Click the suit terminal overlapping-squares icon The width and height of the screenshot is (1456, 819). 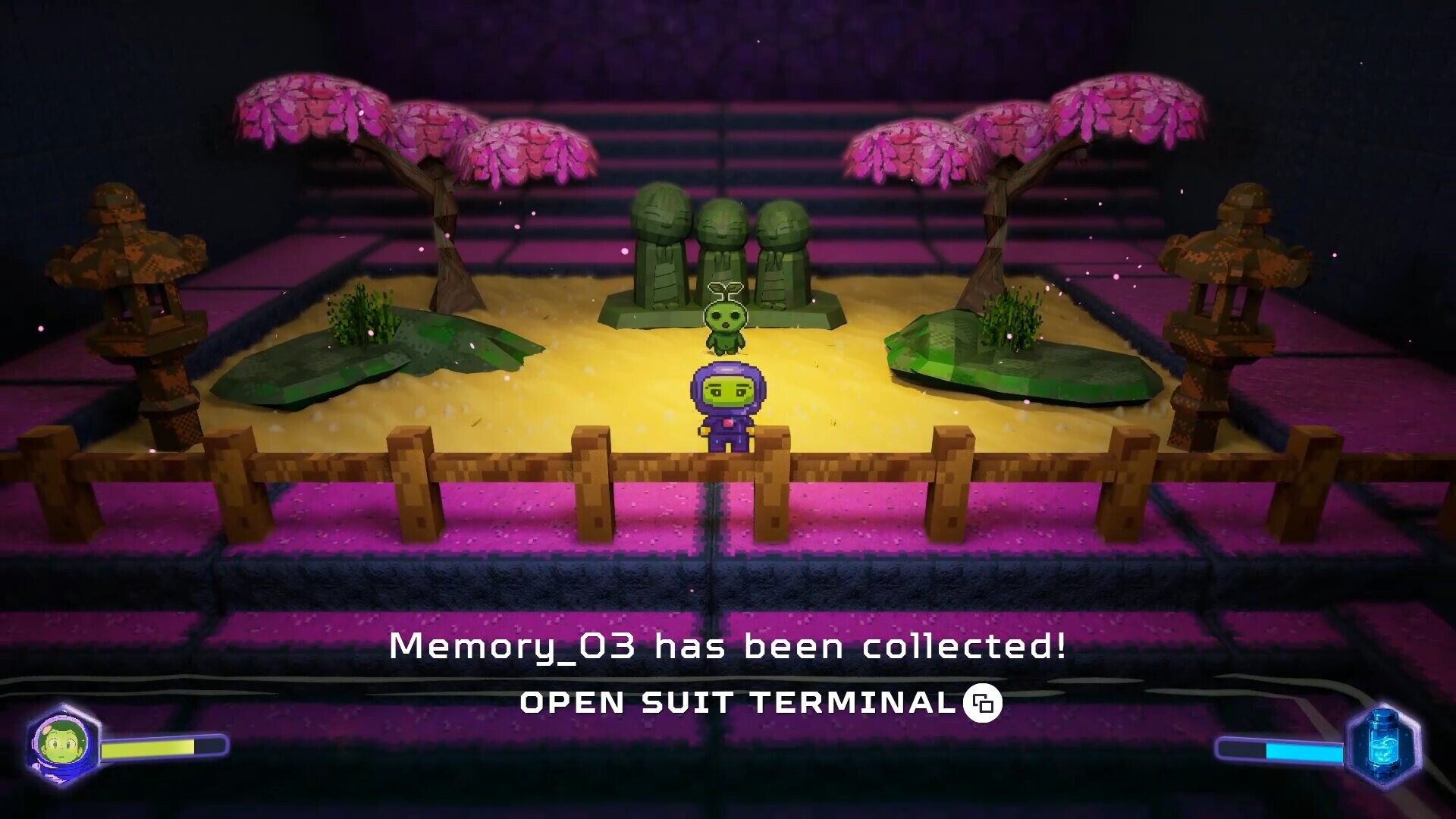point(981,704)
